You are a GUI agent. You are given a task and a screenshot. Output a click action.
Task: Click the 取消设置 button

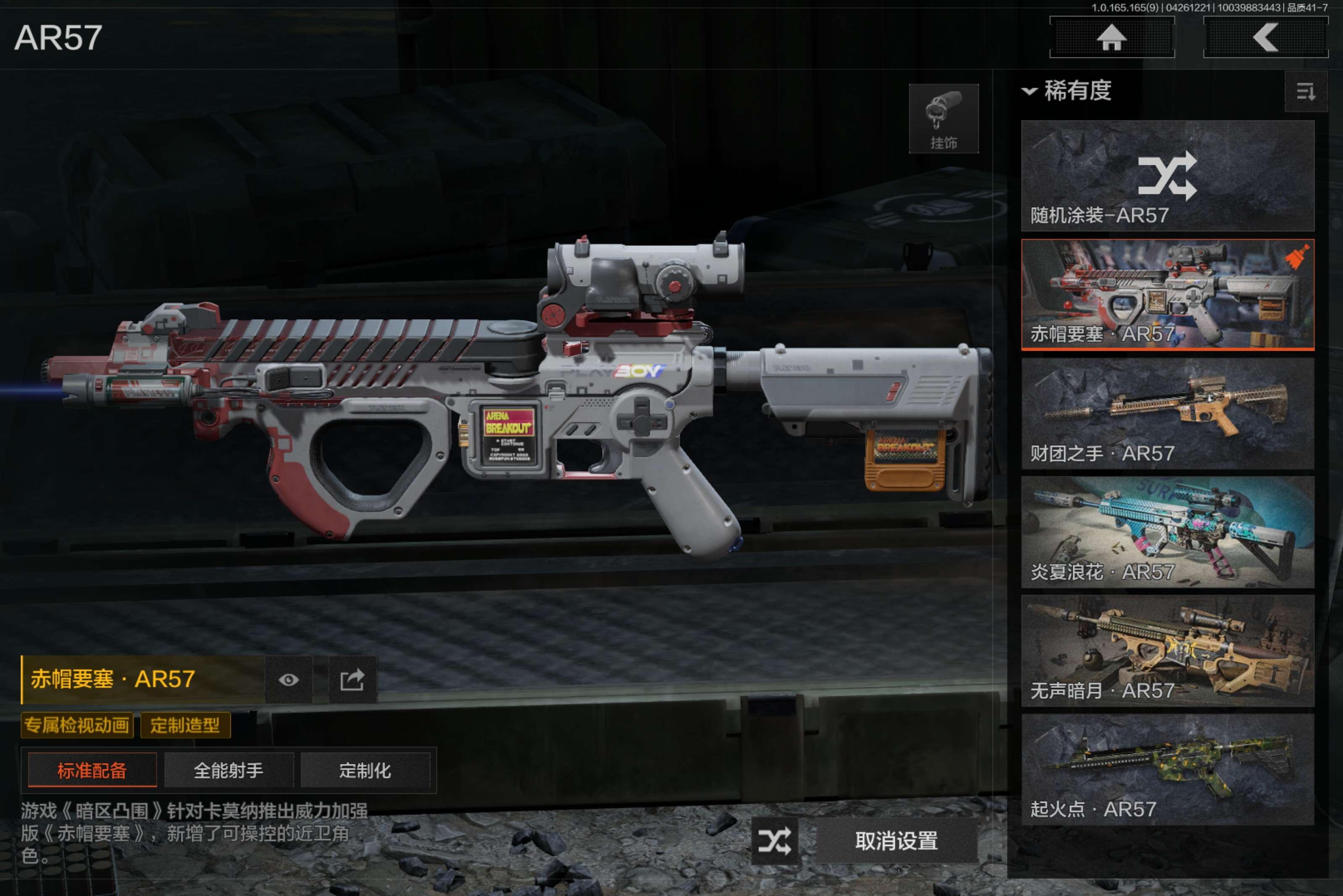click(x=896, y=841)
